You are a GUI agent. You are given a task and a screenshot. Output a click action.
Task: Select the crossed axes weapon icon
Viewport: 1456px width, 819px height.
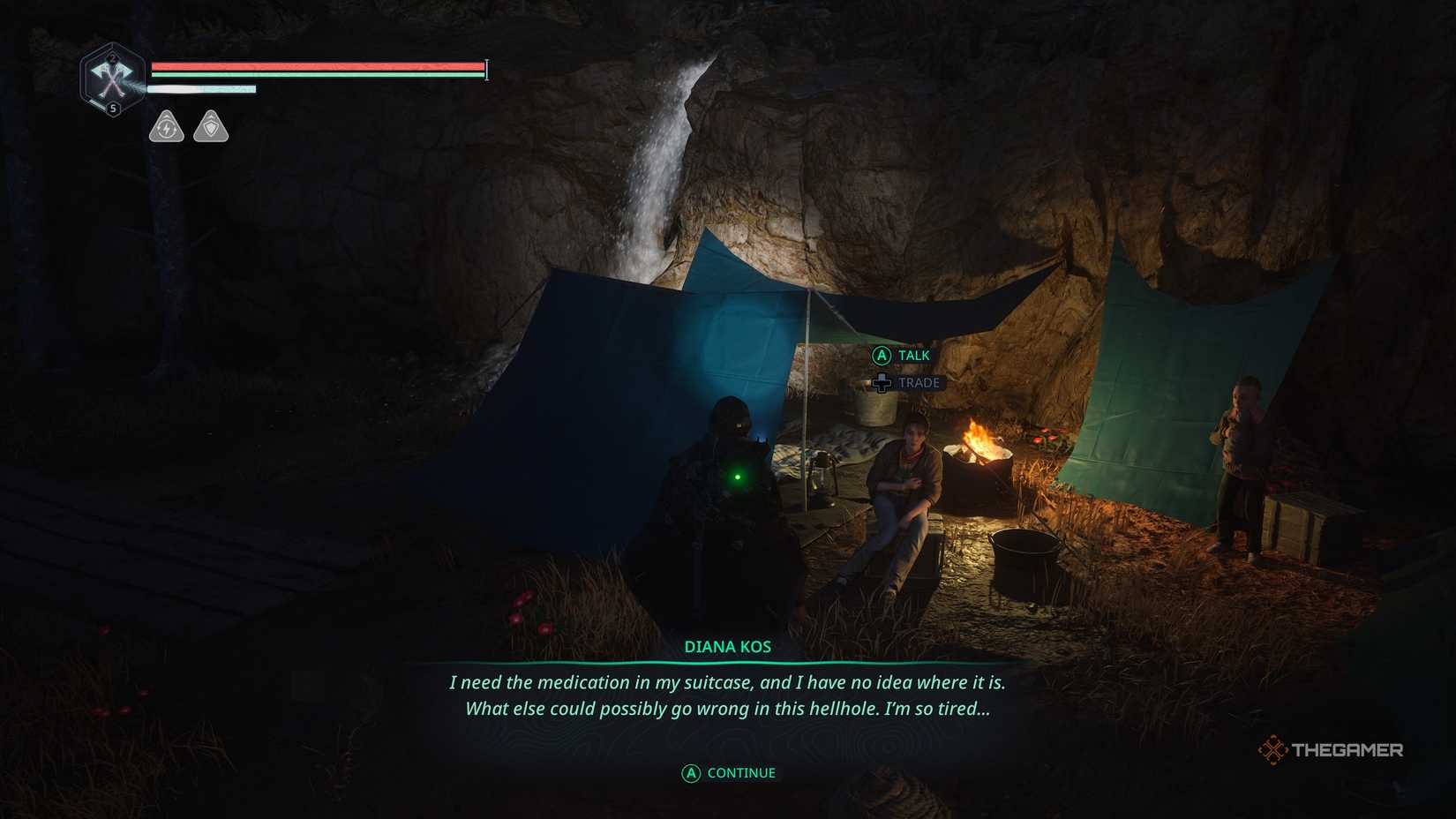pyautogui.click(x=112, y=79)
